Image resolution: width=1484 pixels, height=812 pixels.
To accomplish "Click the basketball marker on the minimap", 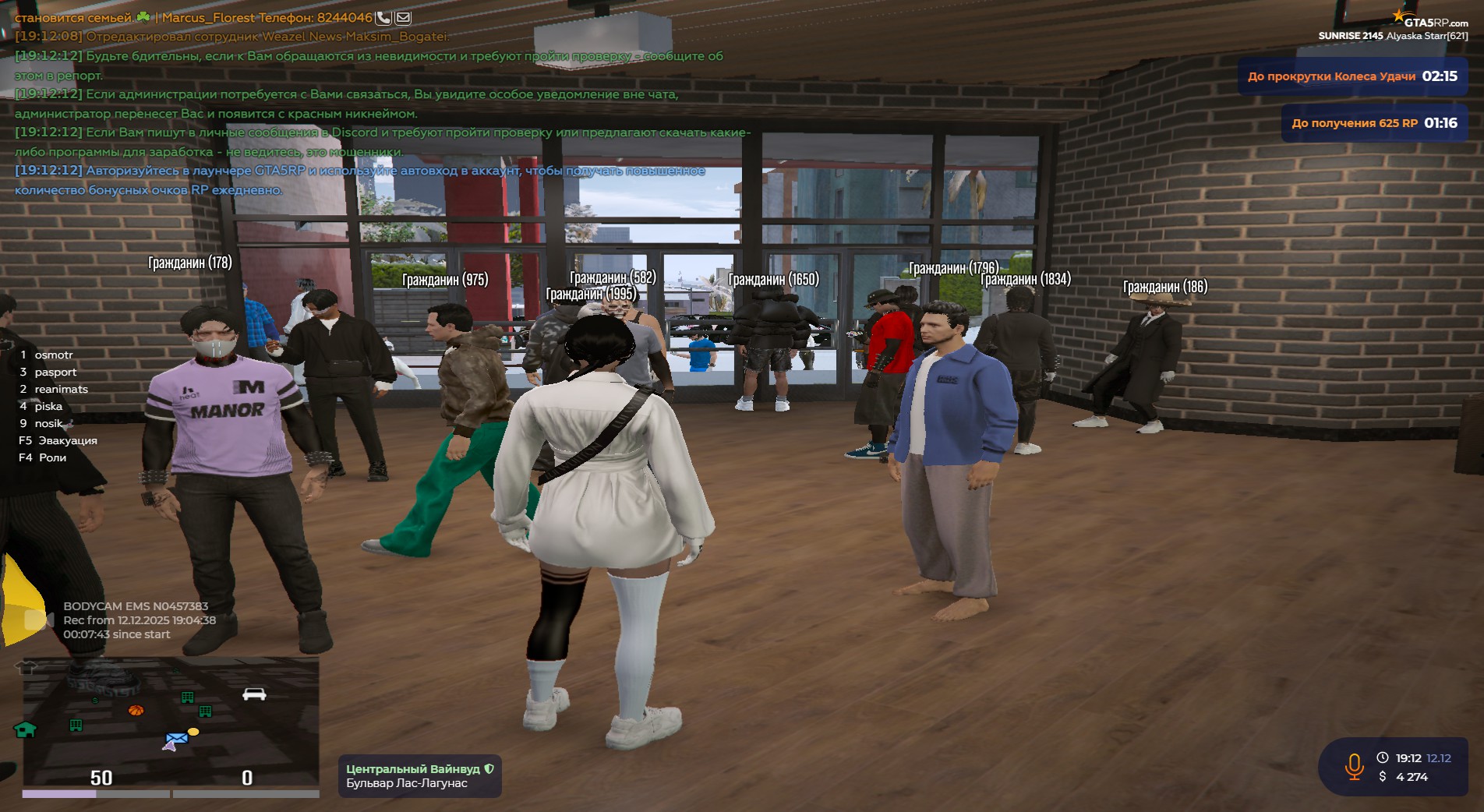I will click(x=136, y=710).
